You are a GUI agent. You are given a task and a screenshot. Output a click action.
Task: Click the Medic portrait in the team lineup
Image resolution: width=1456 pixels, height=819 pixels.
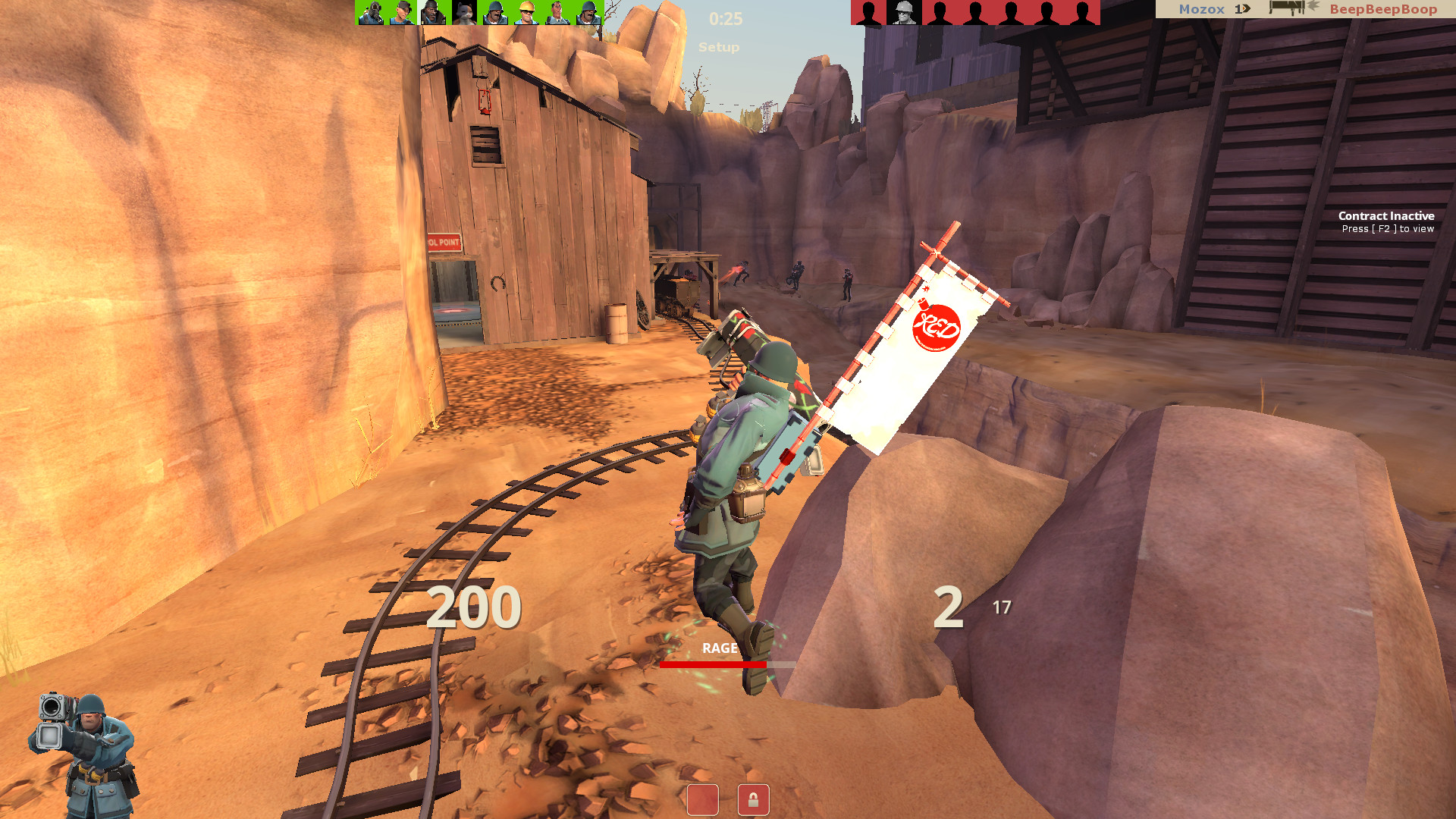(558, 12)
